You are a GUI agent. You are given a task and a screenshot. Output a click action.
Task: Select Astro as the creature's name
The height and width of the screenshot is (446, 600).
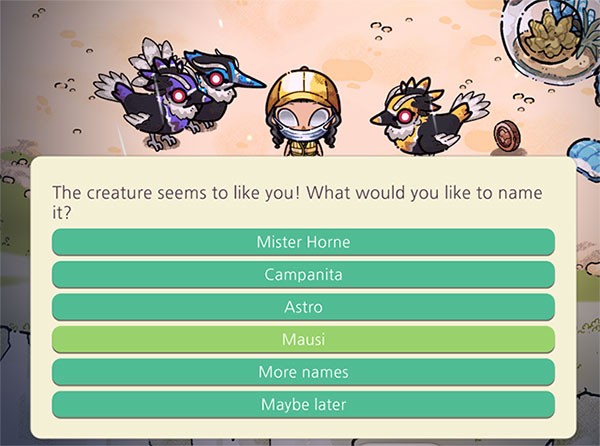coord(303,307)
